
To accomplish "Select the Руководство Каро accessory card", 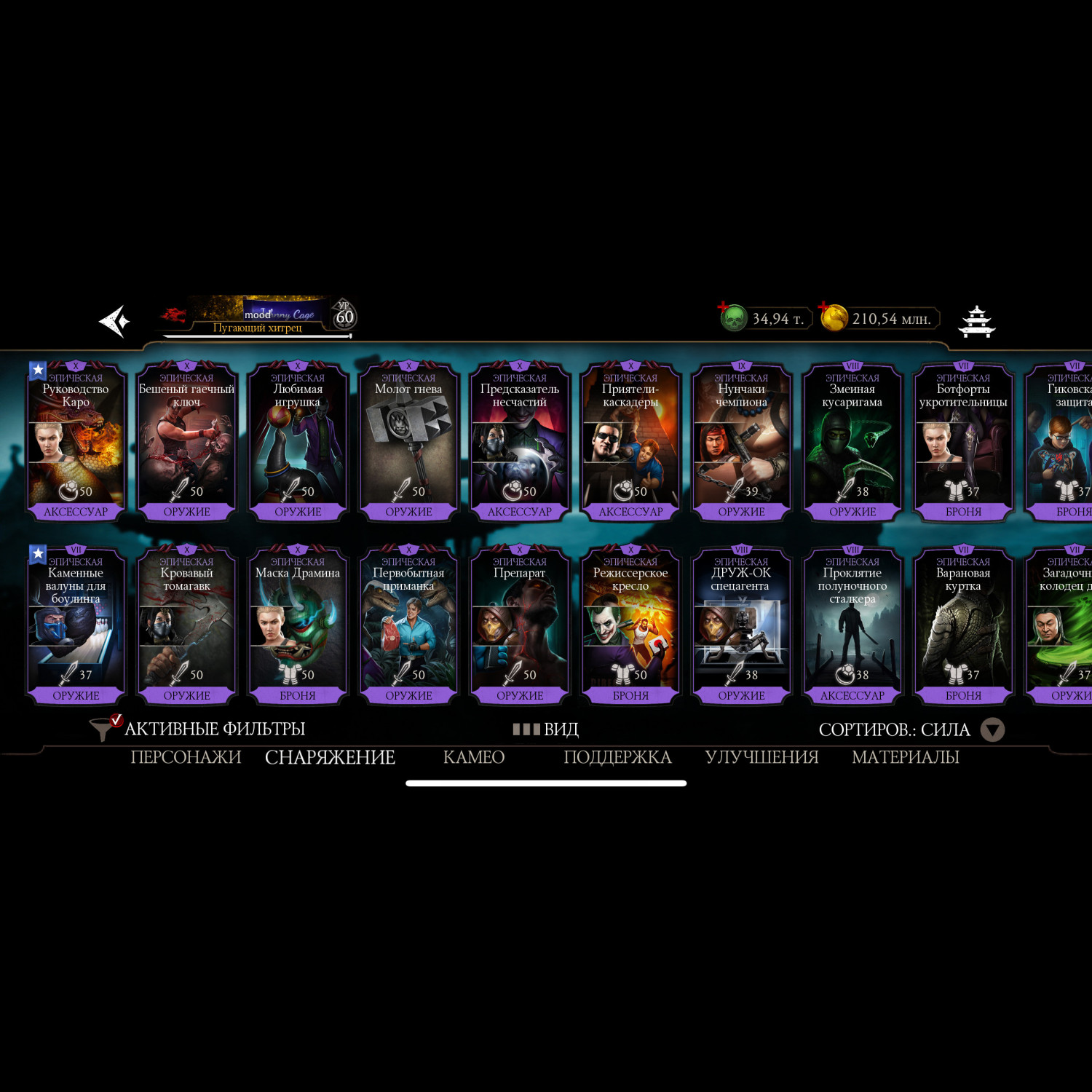I will [x=76, y=441].
